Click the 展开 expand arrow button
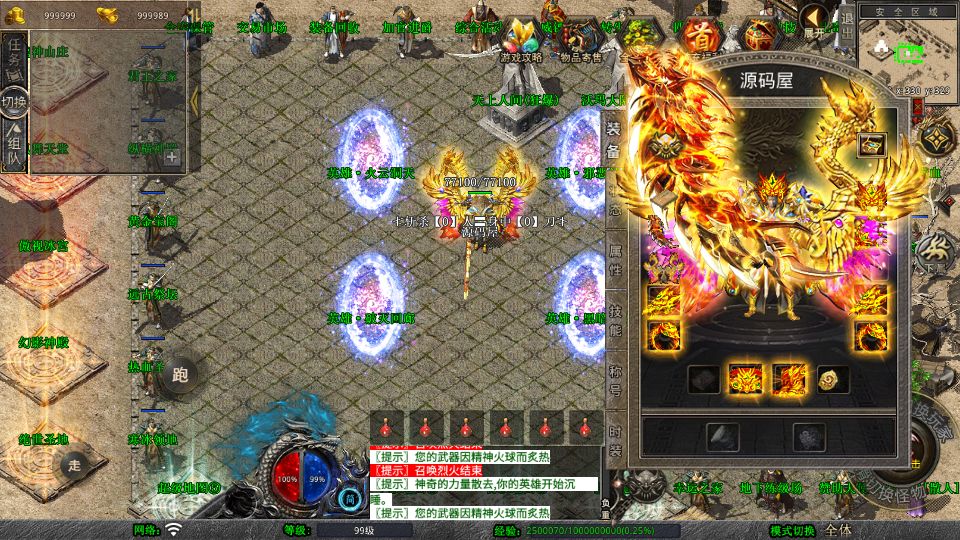Viewport: 960px width, 540px height. click(x=815, y=20)
